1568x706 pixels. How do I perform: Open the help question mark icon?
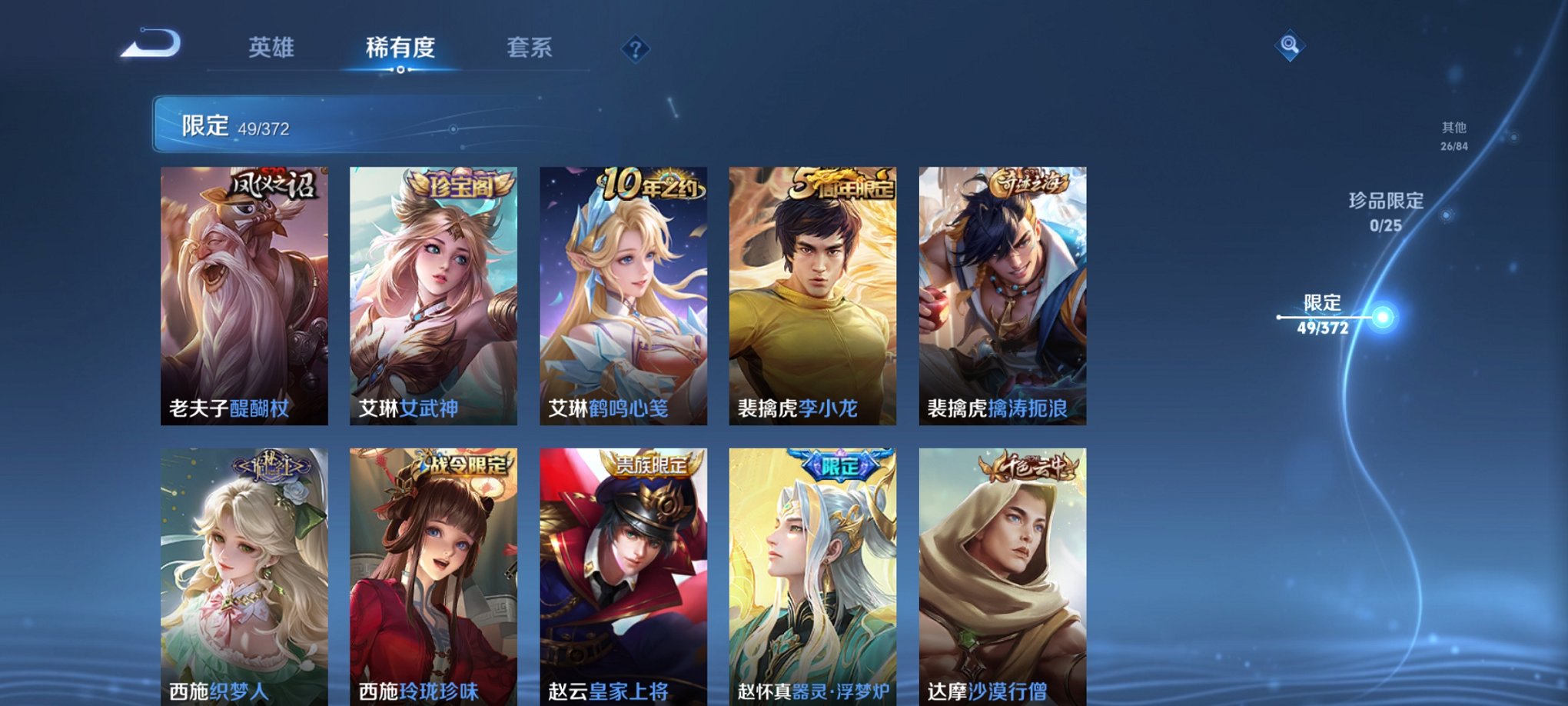point(635,49)
